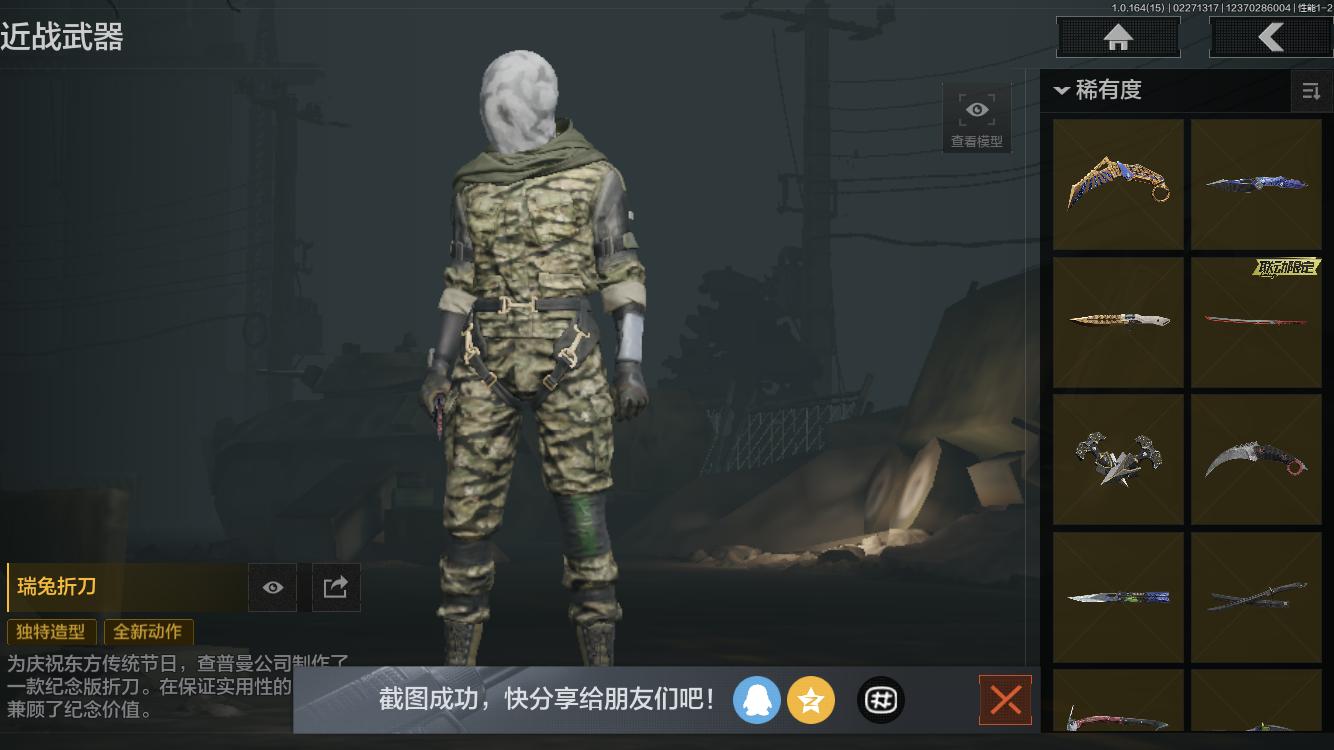This screenshot has width=1334, height=750.
Task: Select the golden karambit weapon thumbnail
Action: pyautogui.click(x=1118, y=184)
